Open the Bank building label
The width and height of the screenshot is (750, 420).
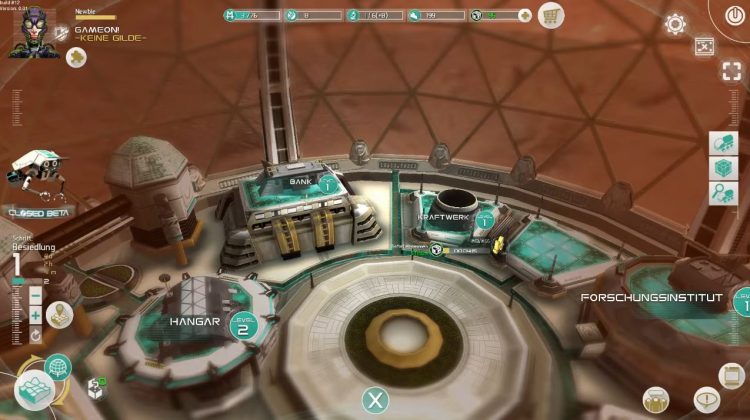coord(301,182)
